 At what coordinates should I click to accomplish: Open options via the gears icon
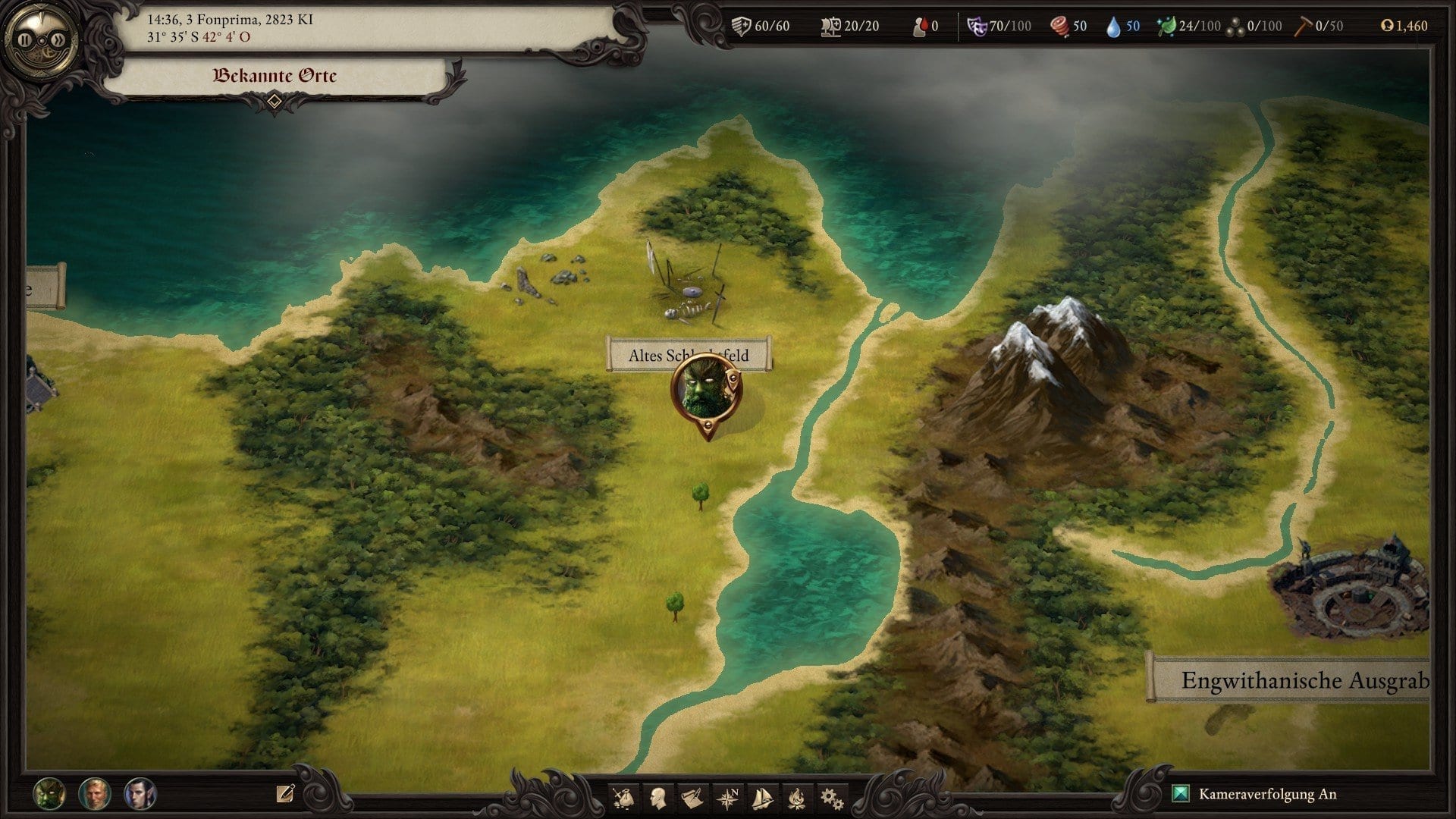[831, 798]
